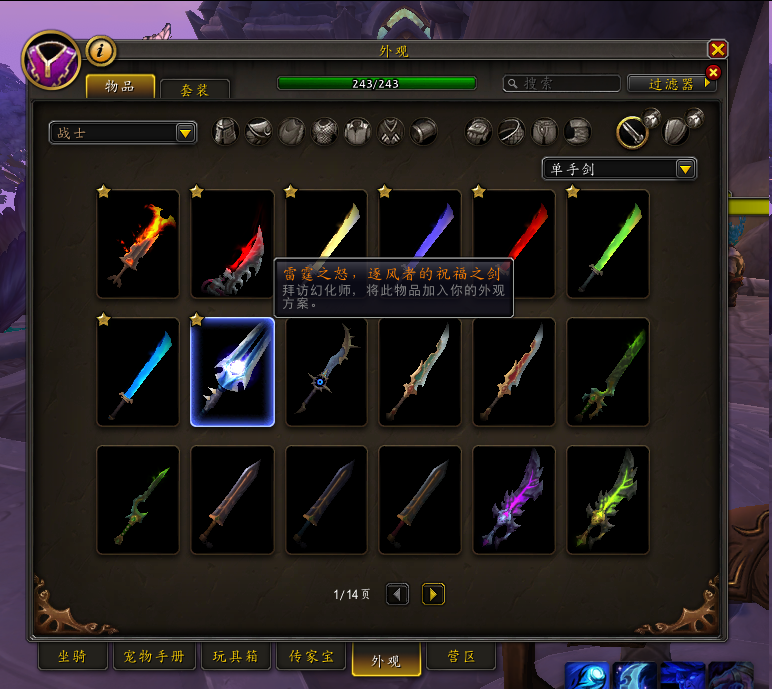
Task: Select the flaming orange sword appearance
Action: [138, 244]
